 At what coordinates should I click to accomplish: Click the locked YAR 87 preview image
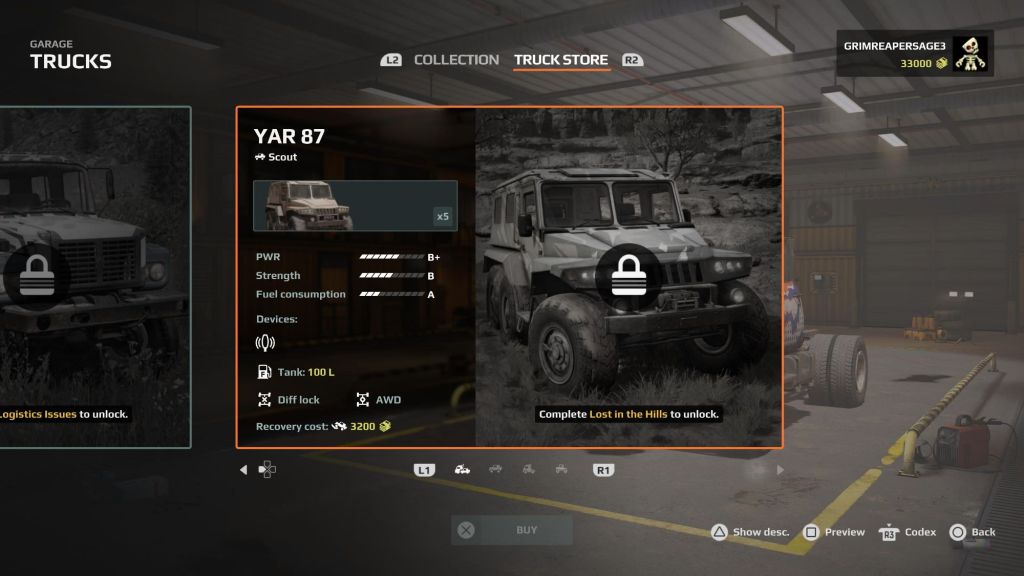[628, 277]
